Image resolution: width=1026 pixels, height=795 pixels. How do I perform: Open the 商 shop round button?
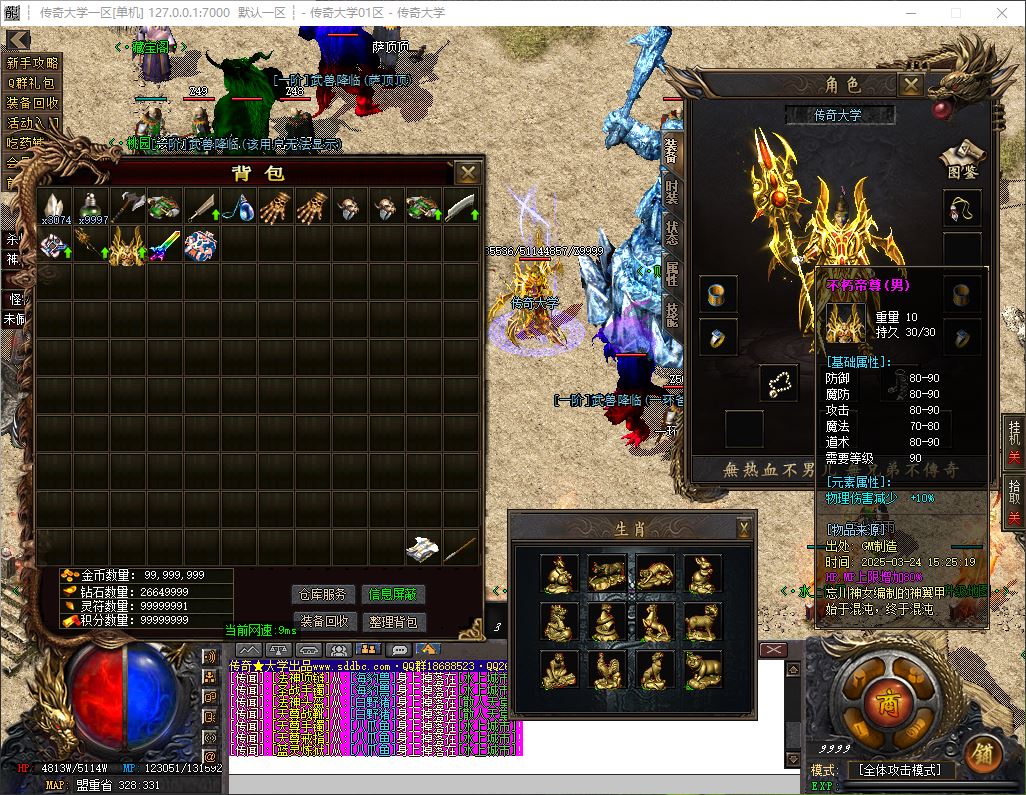(883, 701)
